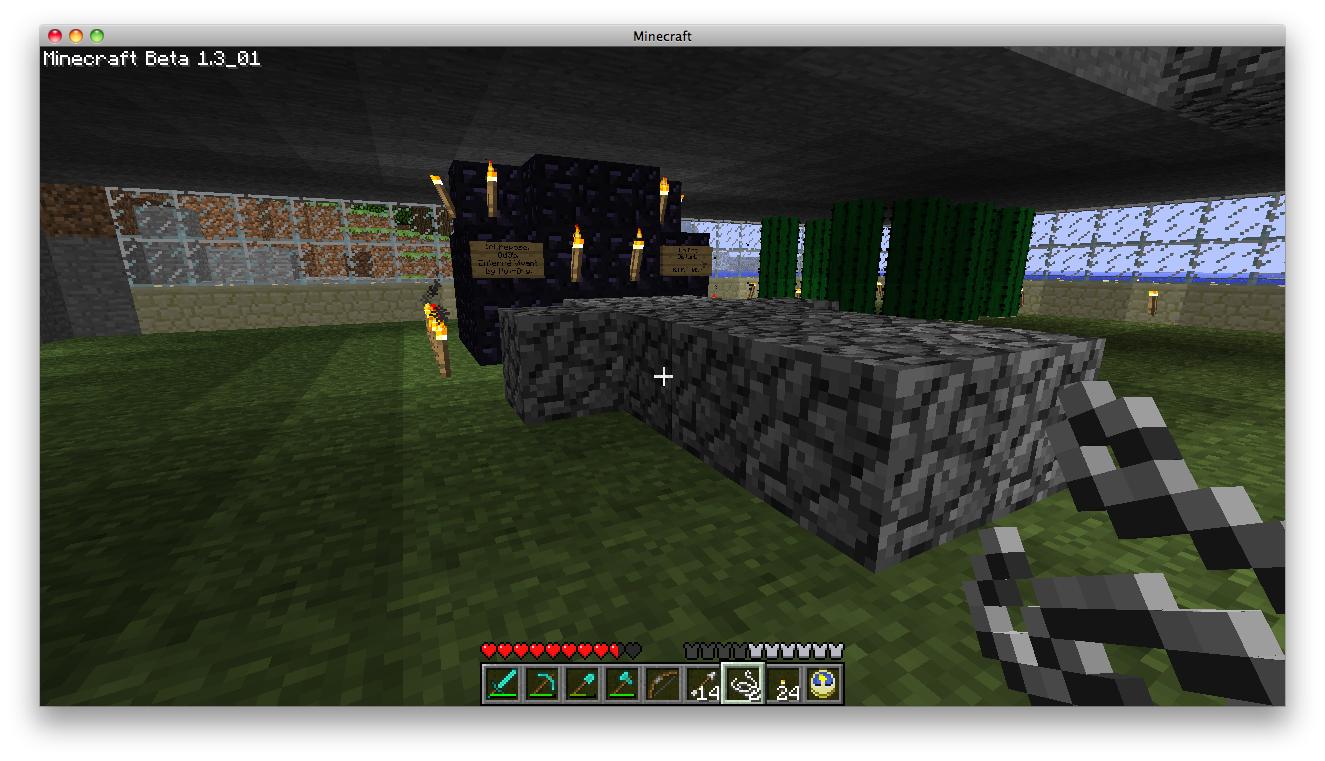The width and height of the screenshot is (1325, 761).
Task: Choose the clock hotbar slot
Action: (x=823, y=684)
